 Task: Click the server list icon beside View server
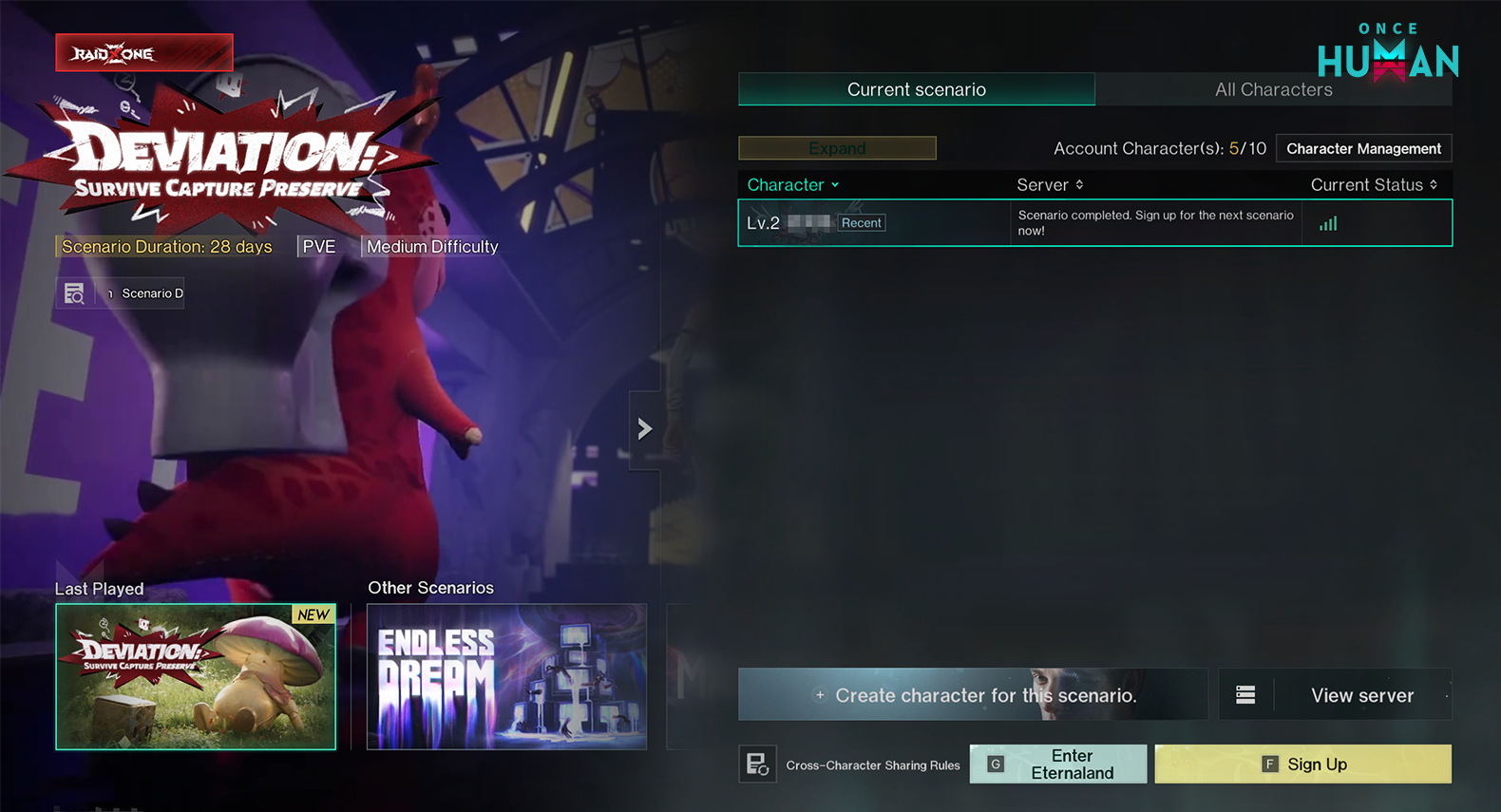1245,694
